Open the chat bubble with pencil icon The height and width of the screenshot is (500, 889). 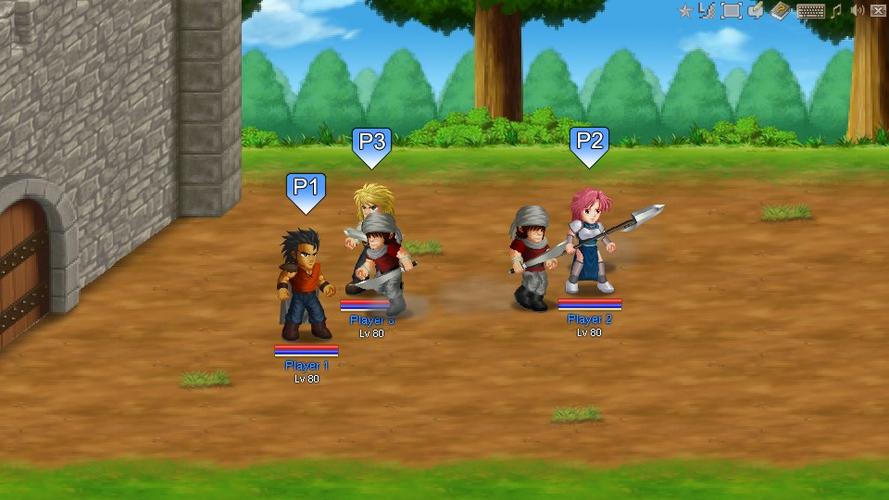(756, 11)
